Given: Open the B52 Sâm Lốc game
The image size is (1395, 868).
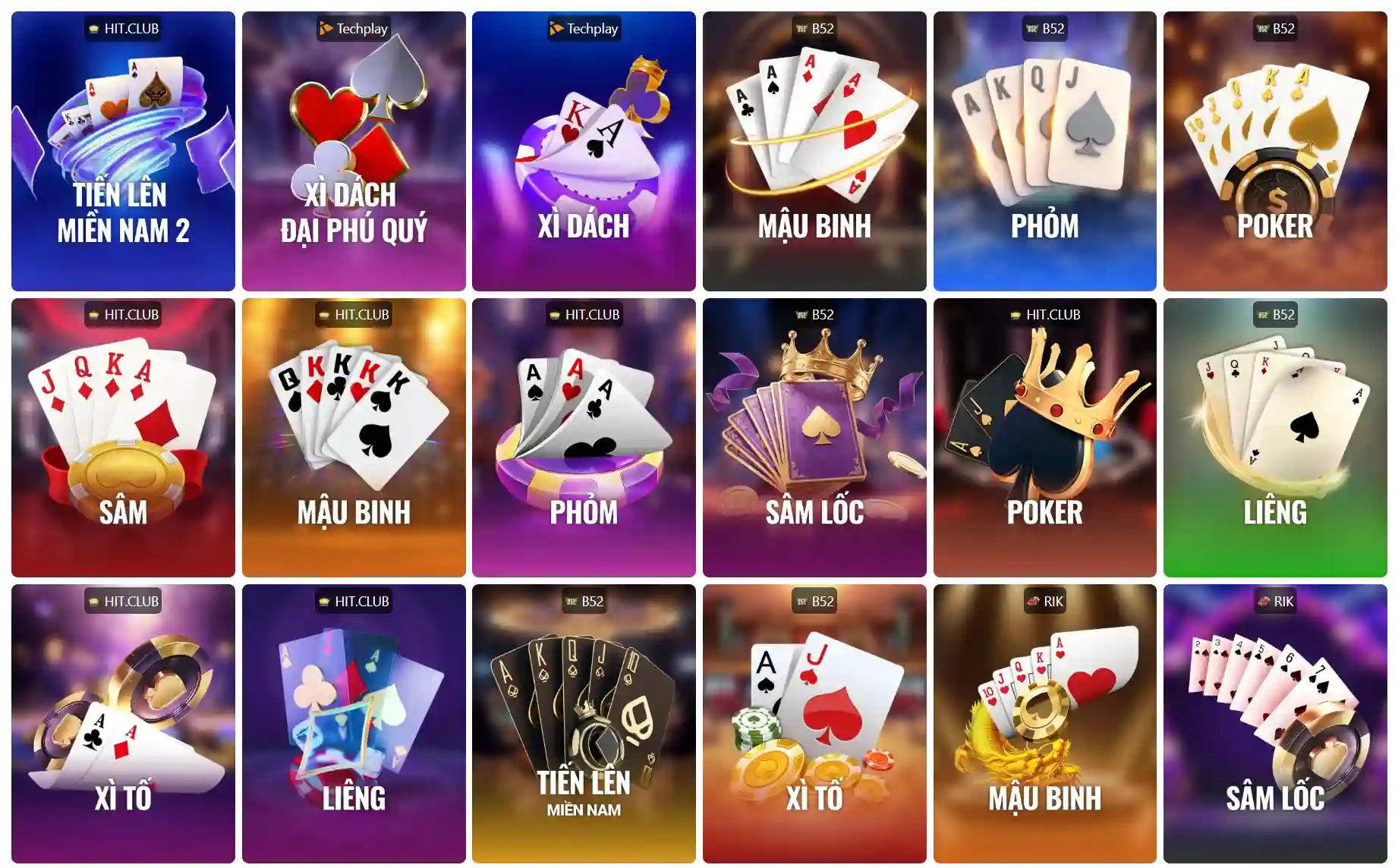Looking at the screenshot, I should coord(814,437).
